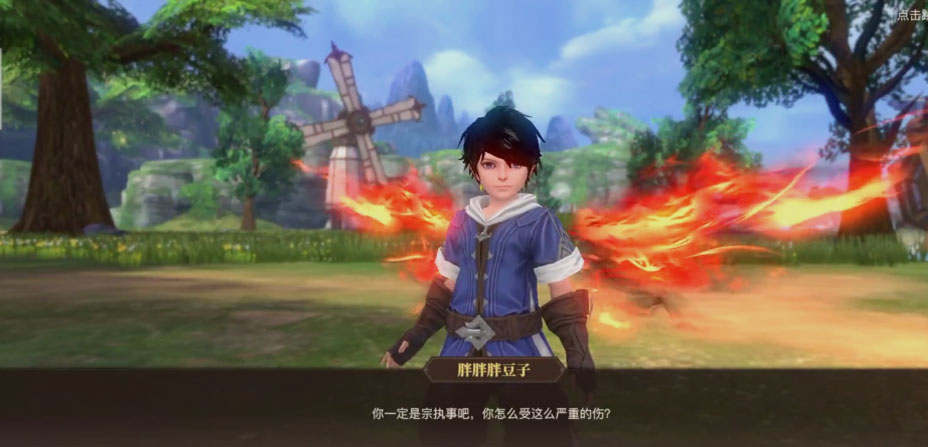Click the 点击跳过 skip text
The image size is (928, 447).
[913, 15]
